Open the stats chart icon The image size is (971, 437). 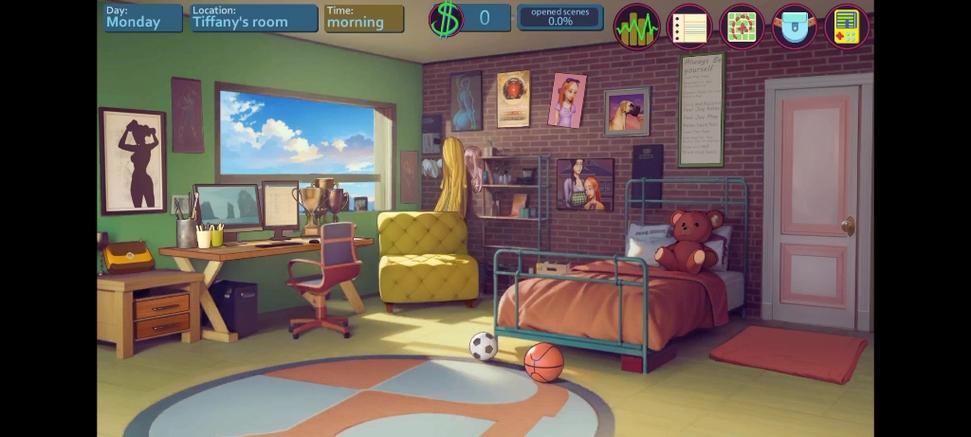pyautogui.click(x=636, y=27)
